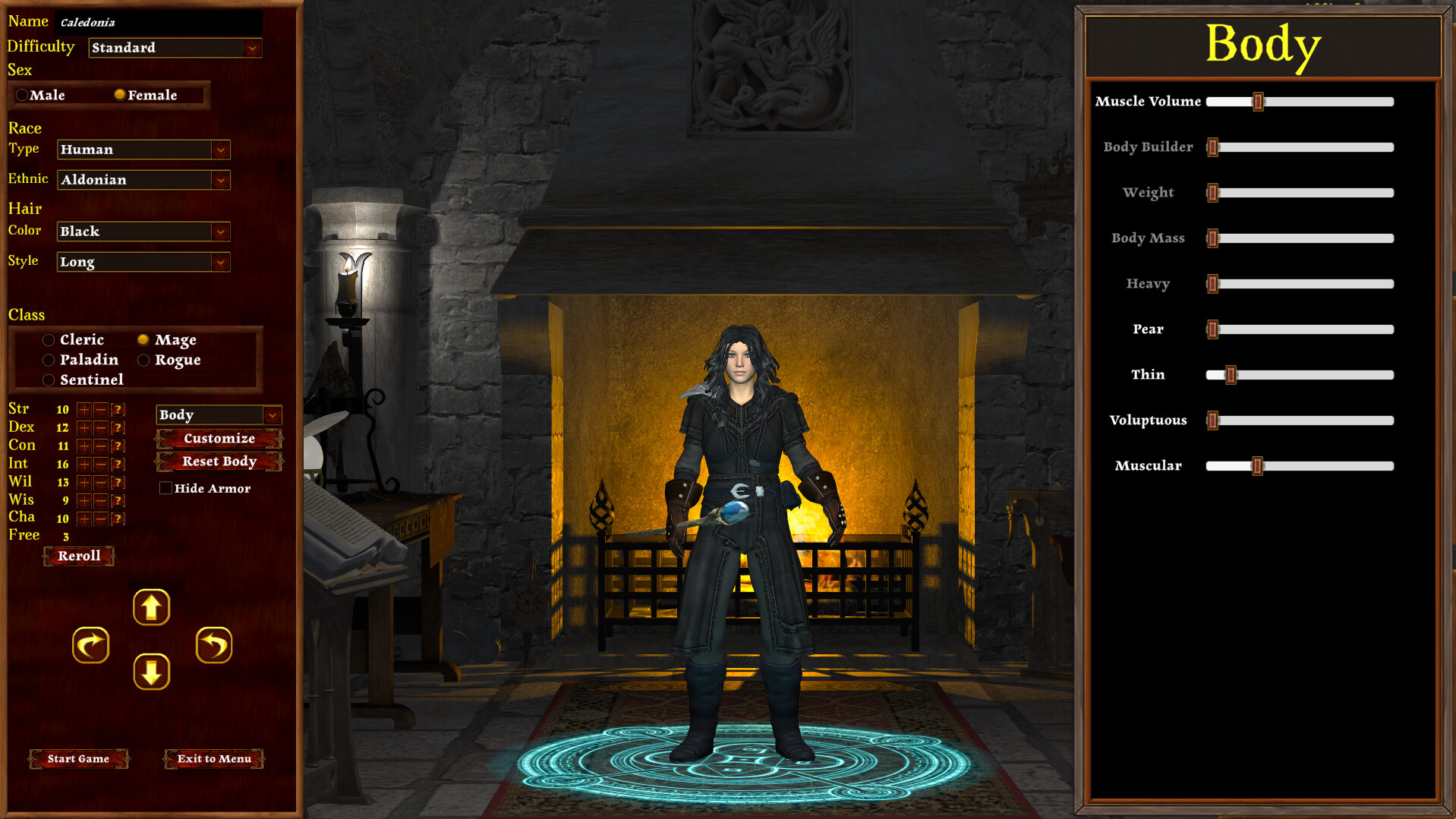Select the Male sex option
This screenshot has height=819, width=1456.
tap(23, 95)
